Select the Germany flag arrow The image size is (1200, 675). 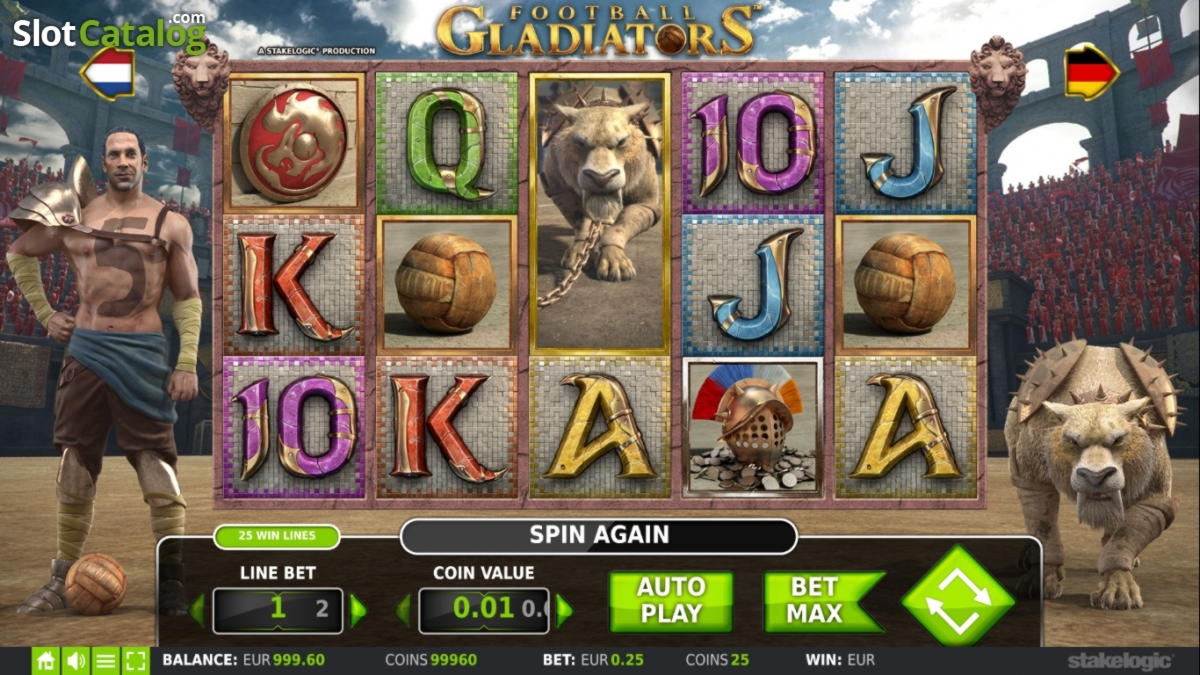[x=1091, y=72]
